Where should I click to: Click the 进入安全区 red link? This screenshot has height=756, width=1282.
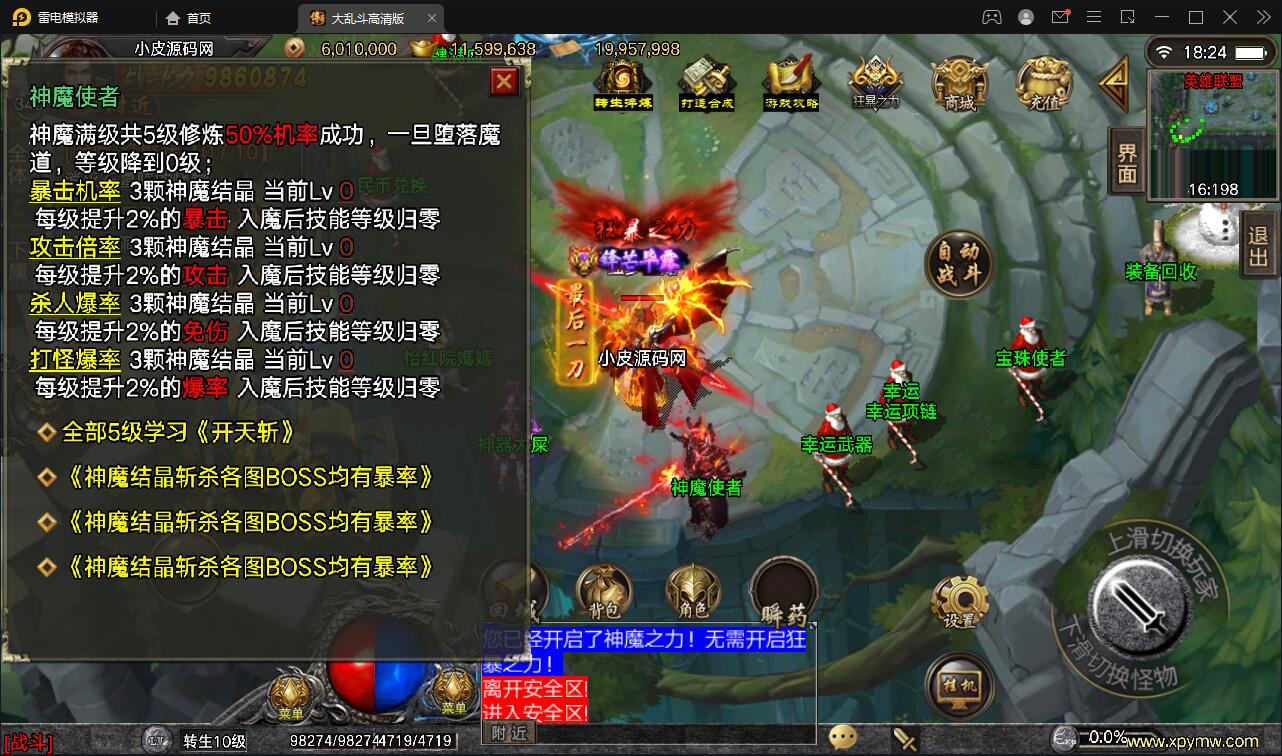534,711
